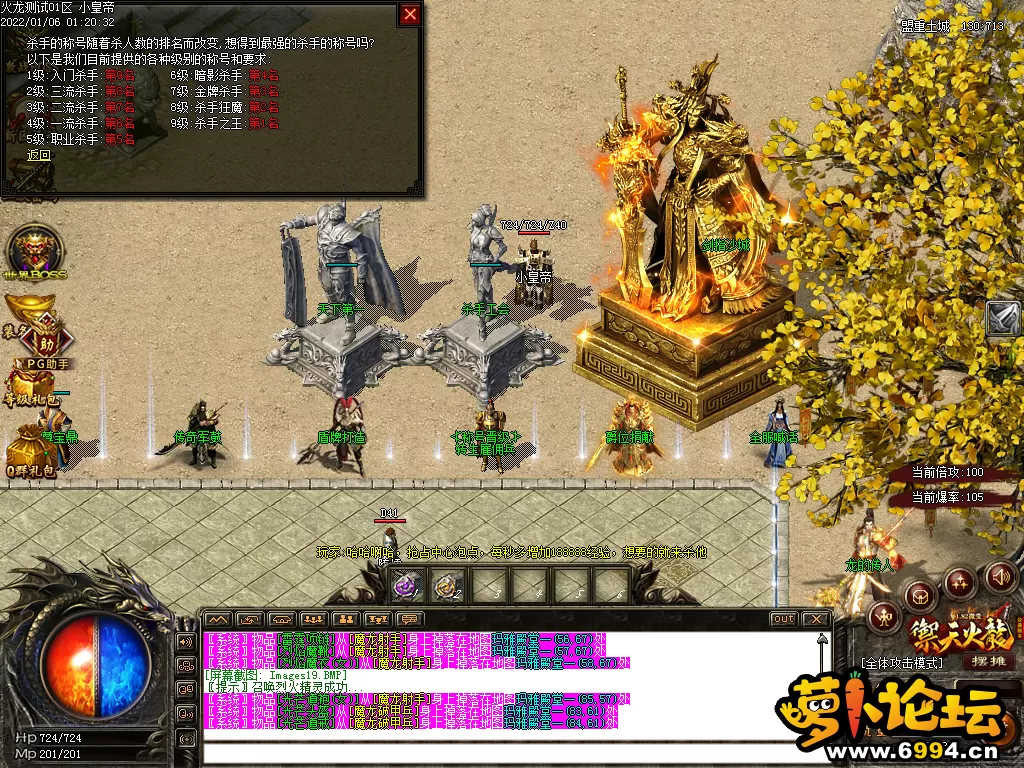Click the crossed swords icon on right edge
1024x768 pixels.
tap(1003, 318)
